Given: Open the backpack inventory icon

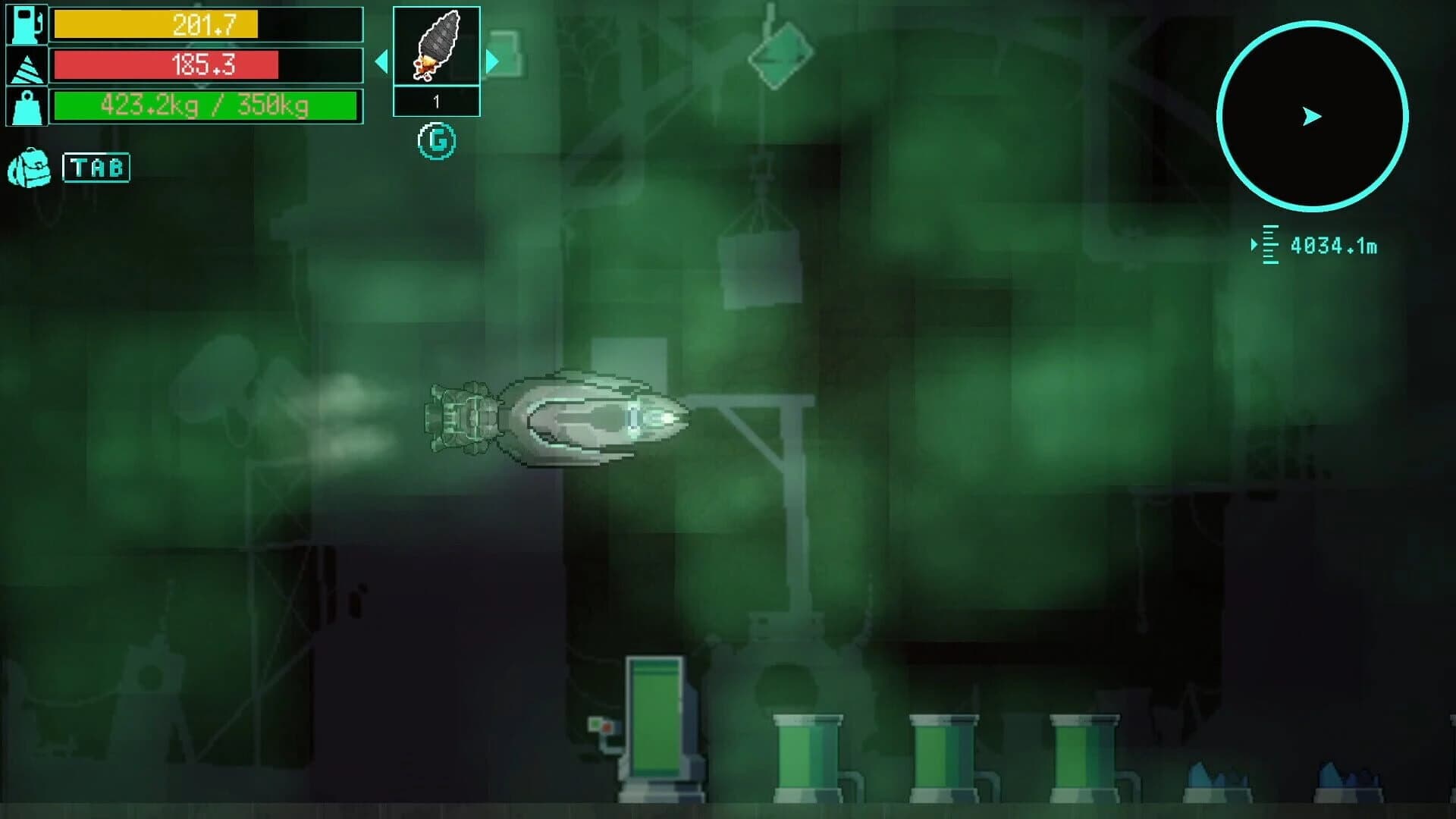Looking at the screenshot, I should (30, 167).
